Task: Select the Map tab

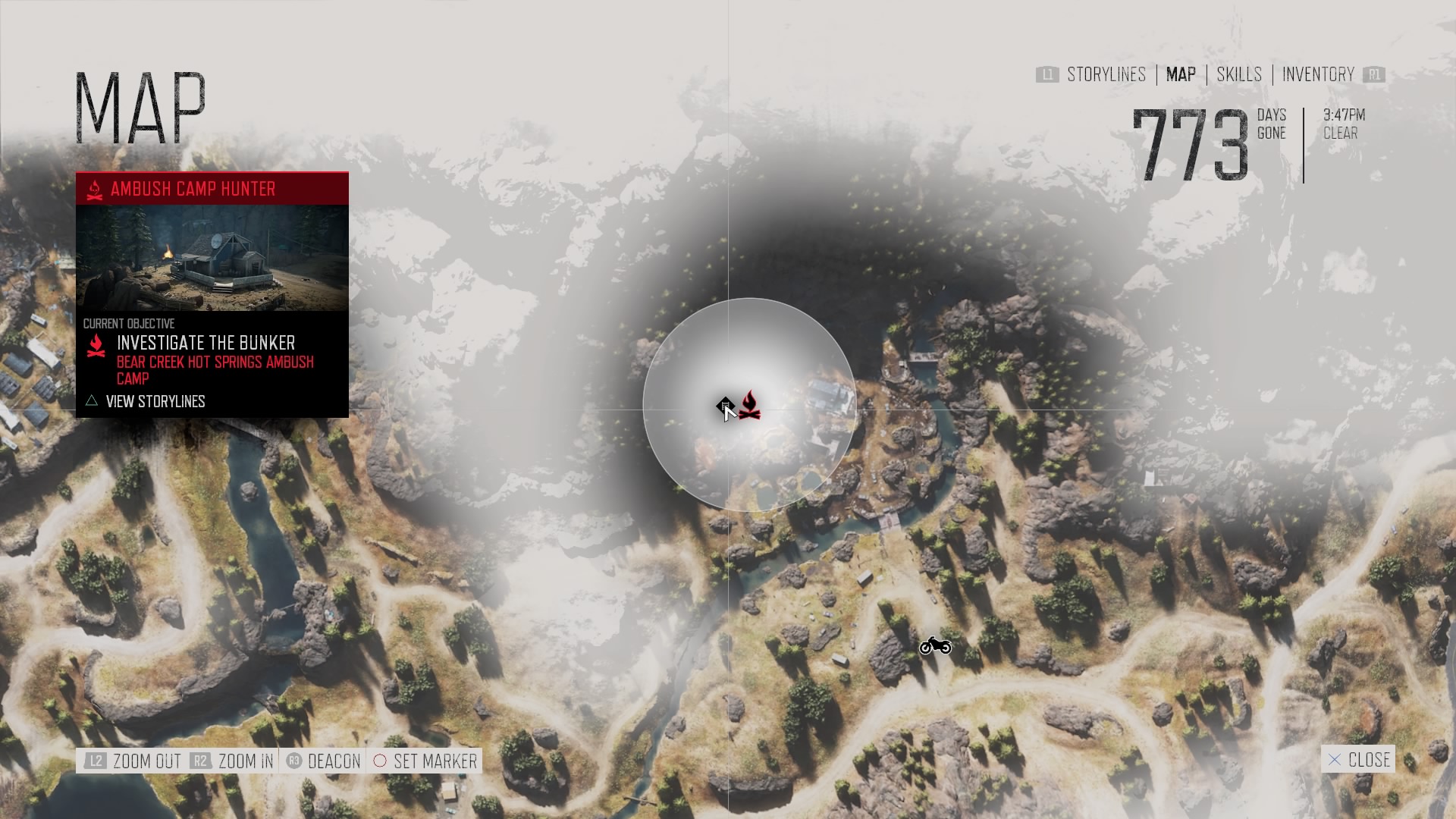Action: 1181,74
